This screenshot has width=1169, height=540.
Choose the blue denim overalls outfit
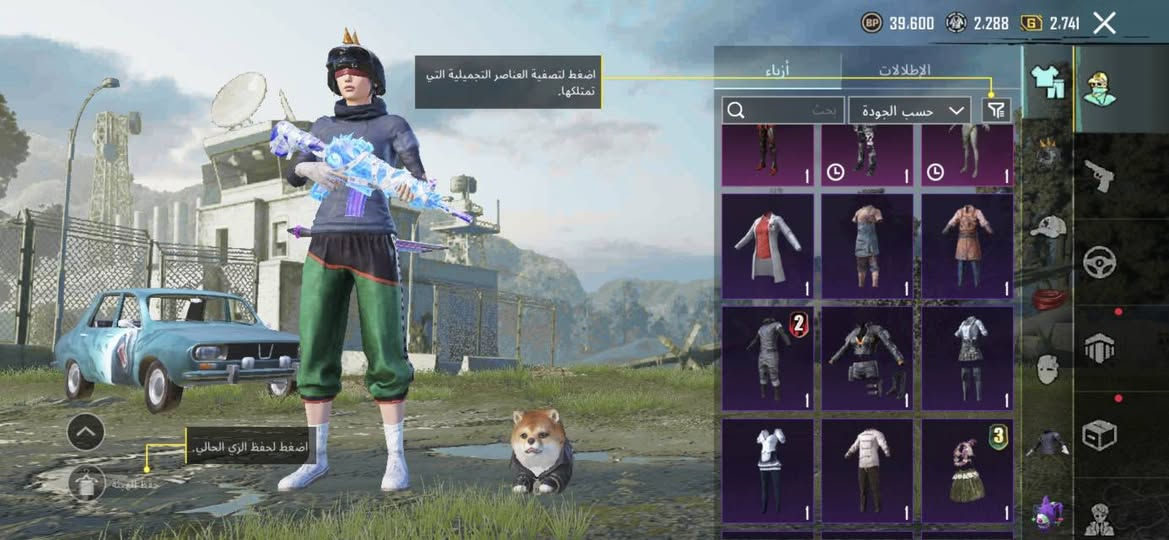(867, 246)
